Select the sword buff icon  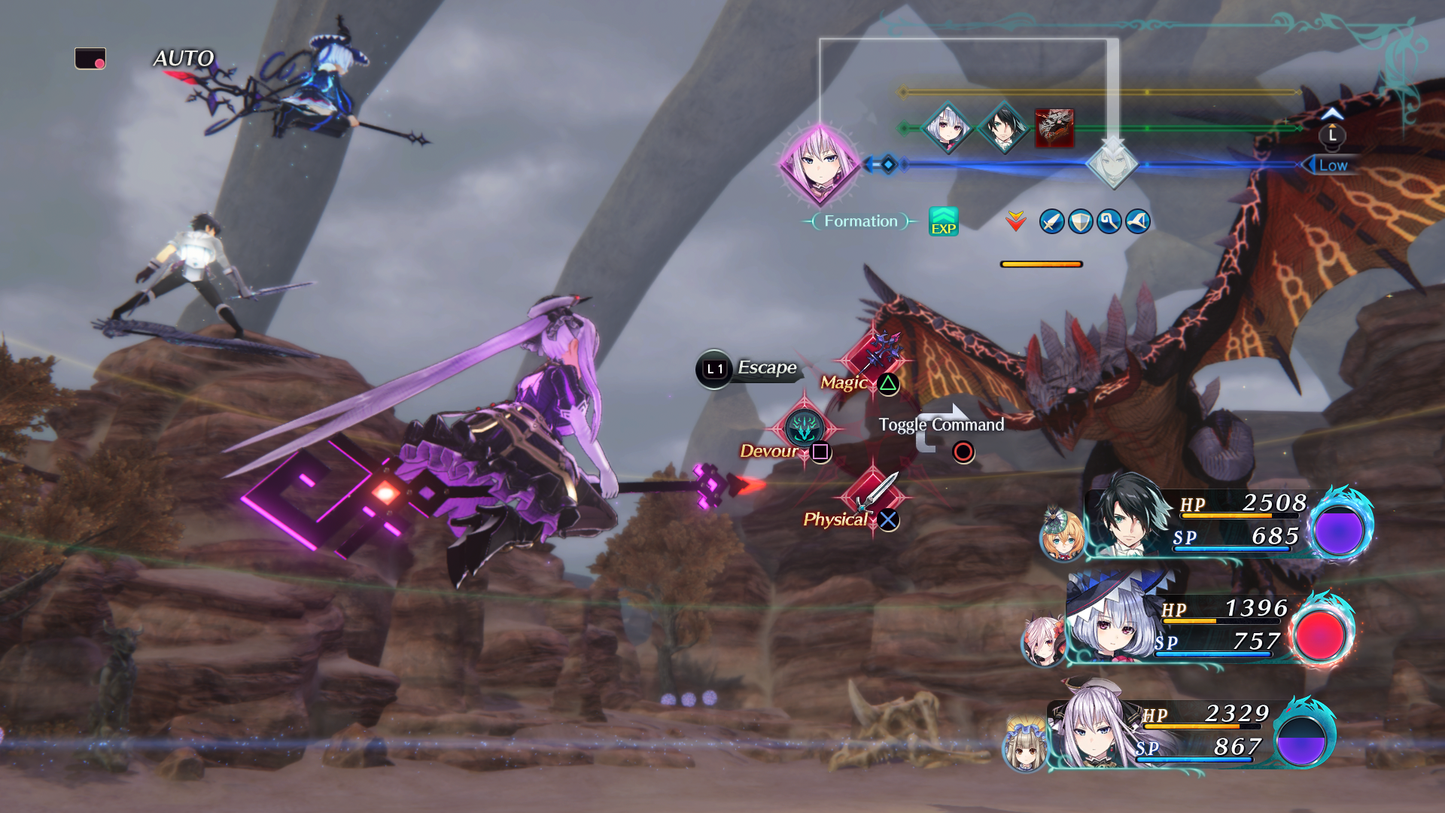1051,221
